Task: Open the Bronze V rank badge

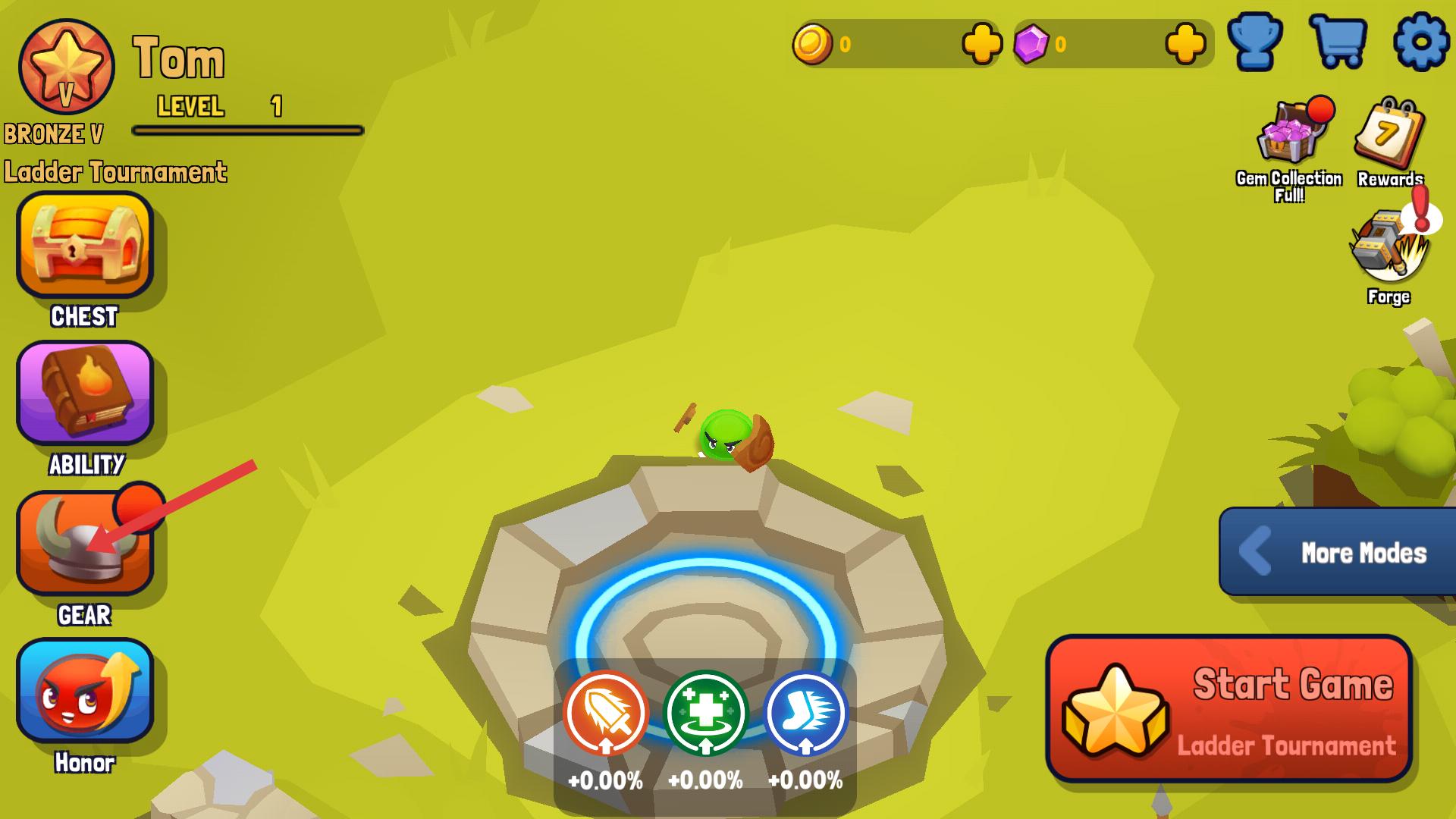Action: [x=67, y=67]
